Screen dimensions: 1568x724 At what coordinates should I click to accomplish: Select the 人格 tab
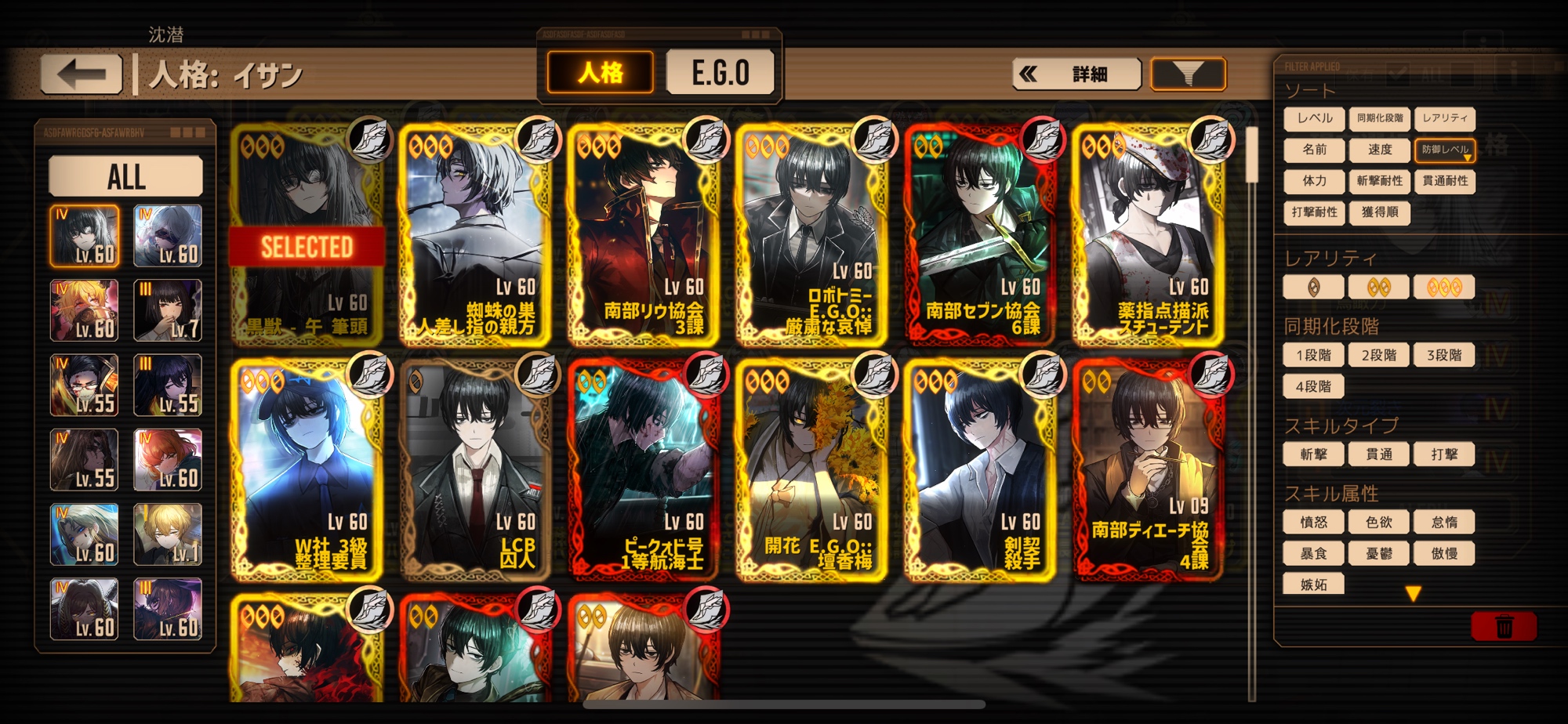coord(601,73)
